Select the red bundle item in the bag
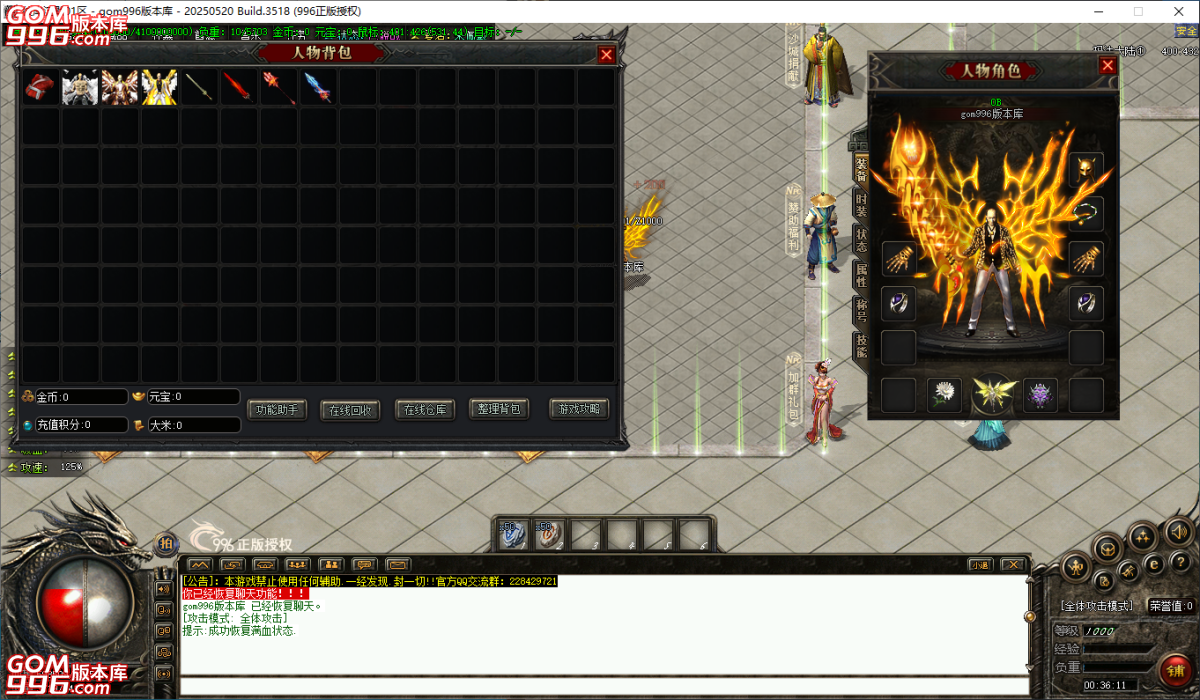Viewport: 1200px width, 700px height. (41, 87)
